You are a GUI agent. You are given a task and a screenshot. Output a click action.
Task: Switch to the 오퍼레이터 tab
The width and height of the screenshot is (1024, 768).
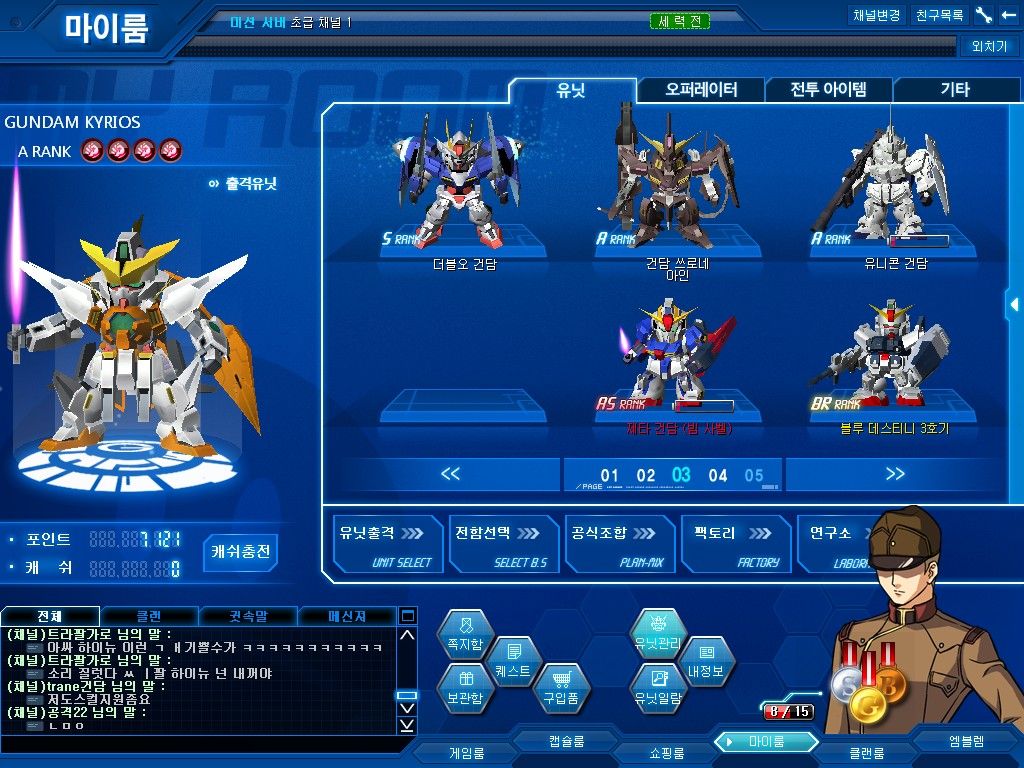(x=701, y=90)
